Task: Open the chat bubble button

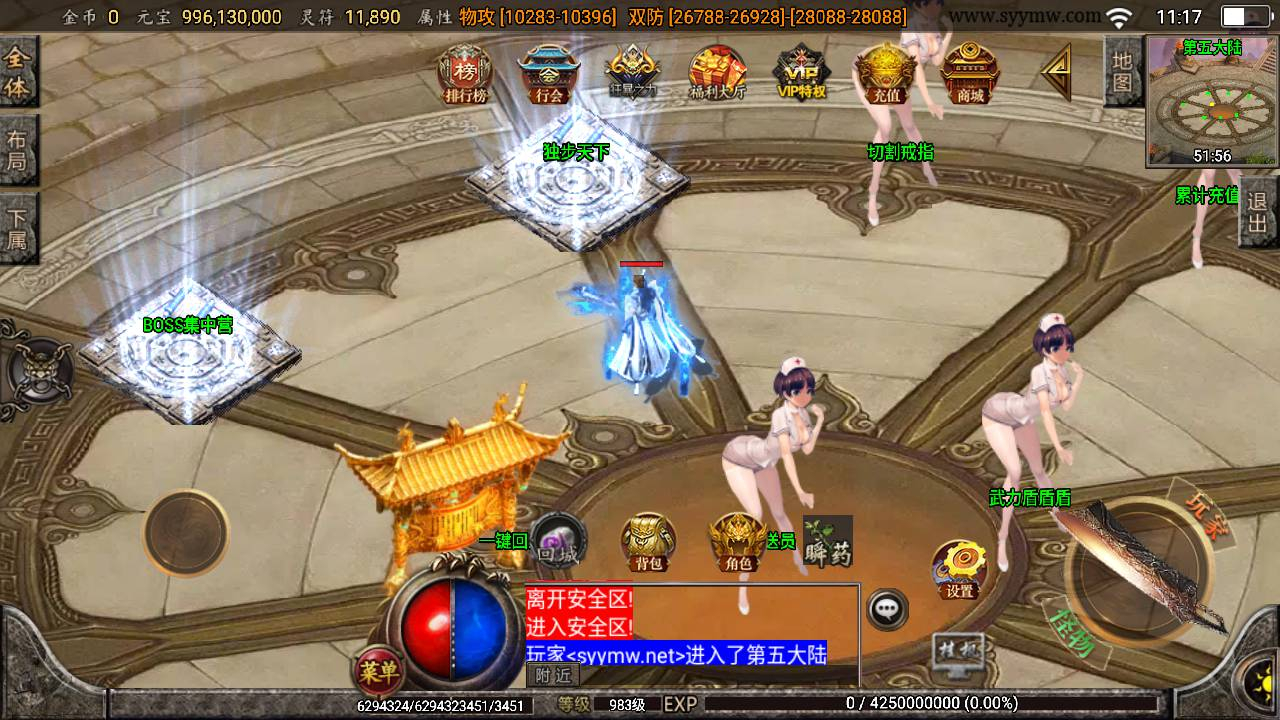Action: 887,608
